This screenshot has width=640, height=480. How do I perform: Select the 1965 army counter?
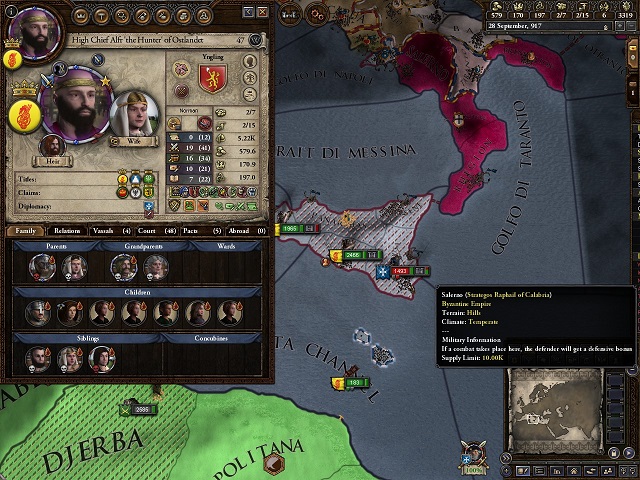(290, 229)
